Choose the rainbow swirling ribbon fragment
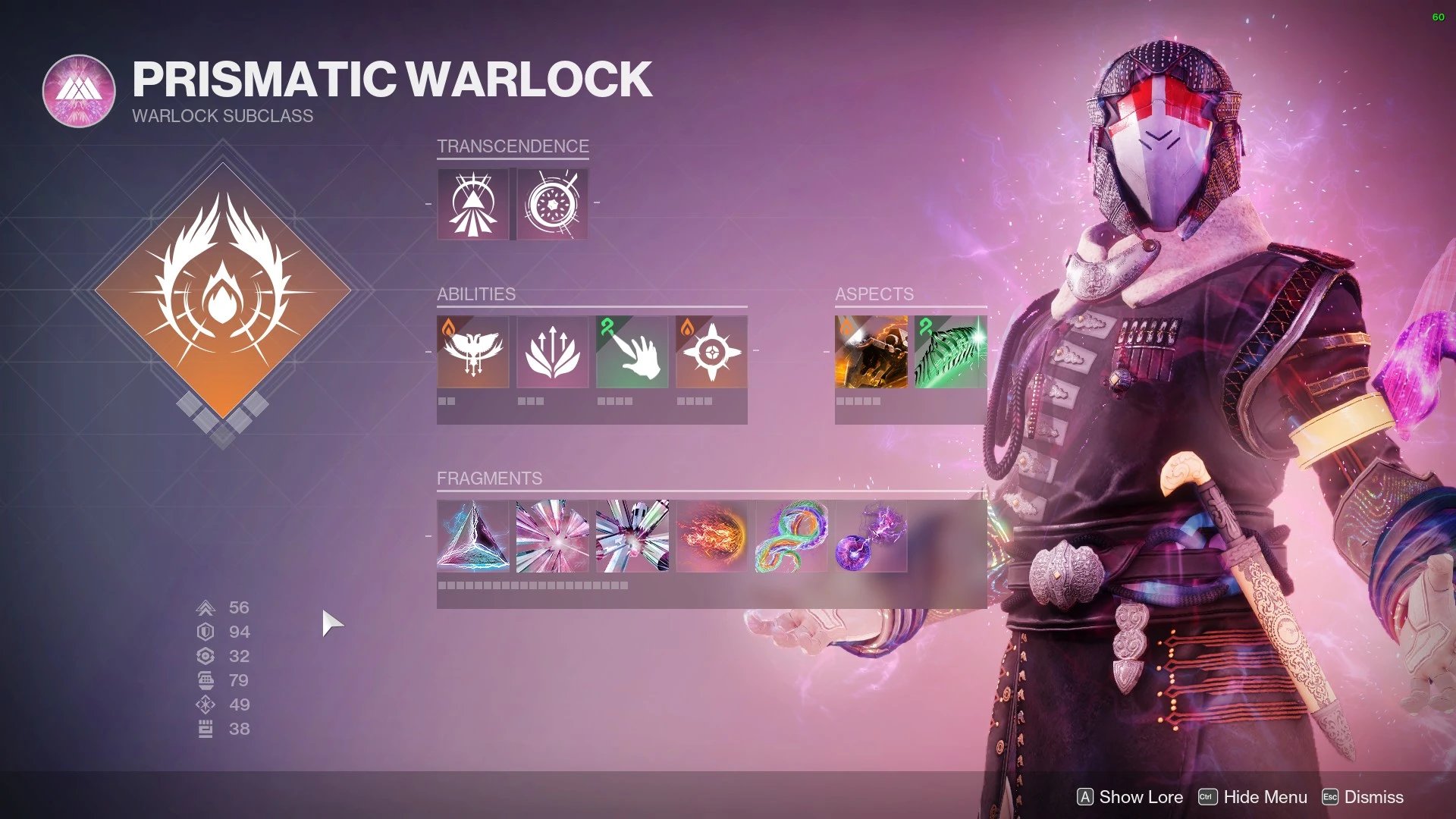Screen dimensions: 1456x819 pyautogui.click(x=792, y=536)
